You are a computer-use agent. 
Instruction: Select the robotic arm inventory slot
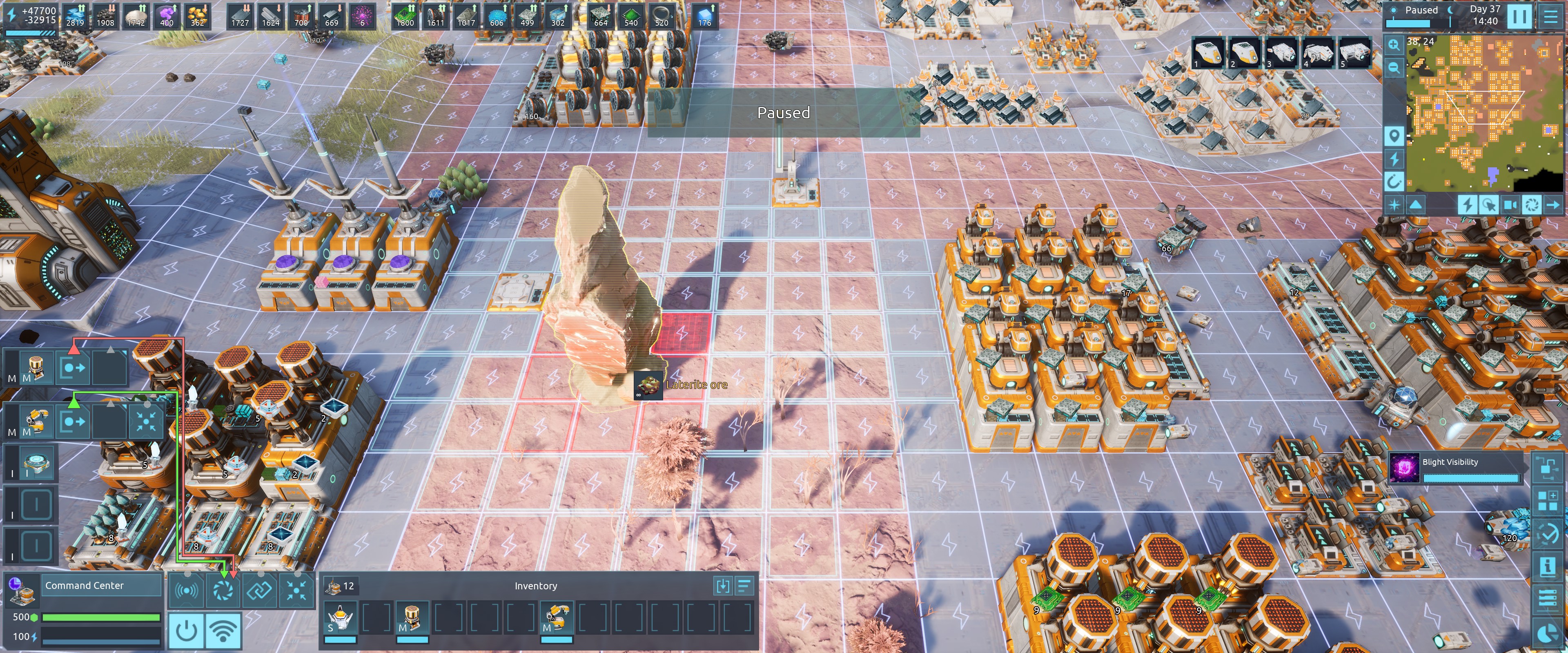556,618
